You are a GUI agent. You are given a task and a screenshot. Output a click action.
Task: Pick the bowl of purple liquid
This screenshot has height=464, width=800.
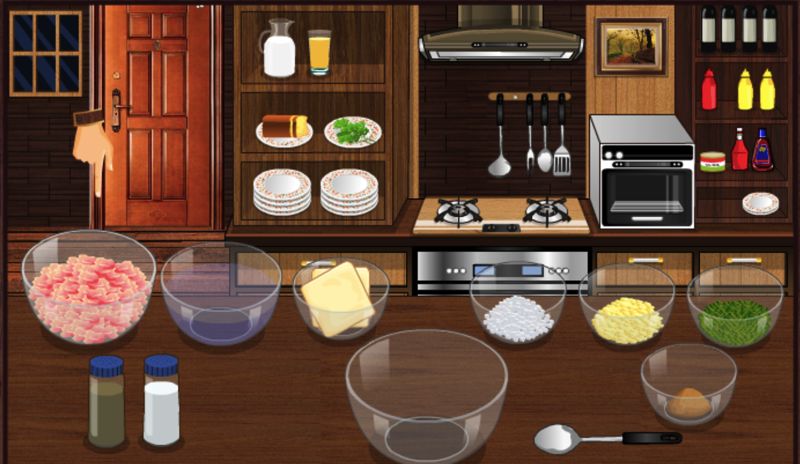click(221, 298)
